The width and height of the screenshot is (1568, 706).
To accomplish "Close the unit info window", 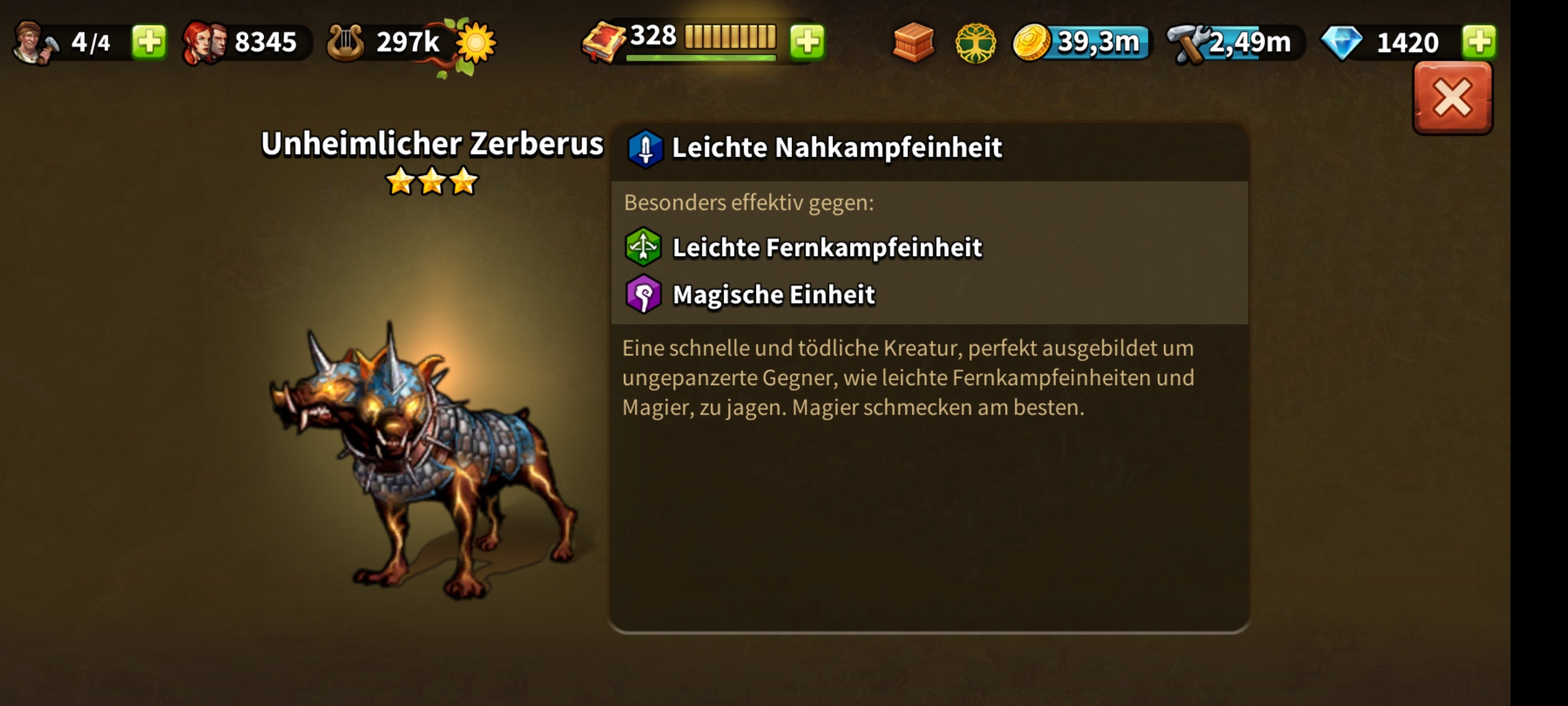I will pos(1452,99).
